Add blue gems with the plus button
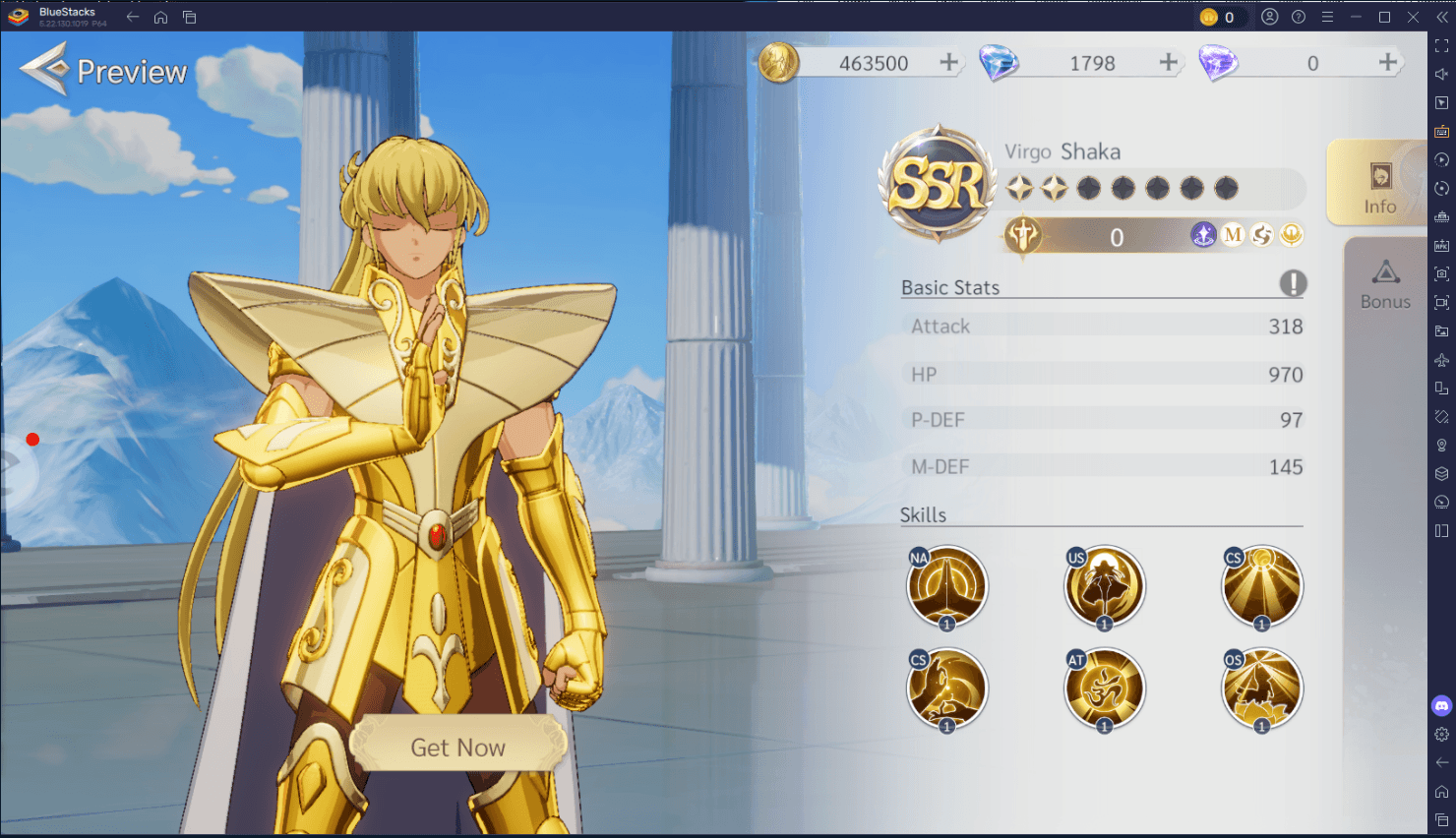This screenshot has height=838, width=1456. coord(1169,62)
